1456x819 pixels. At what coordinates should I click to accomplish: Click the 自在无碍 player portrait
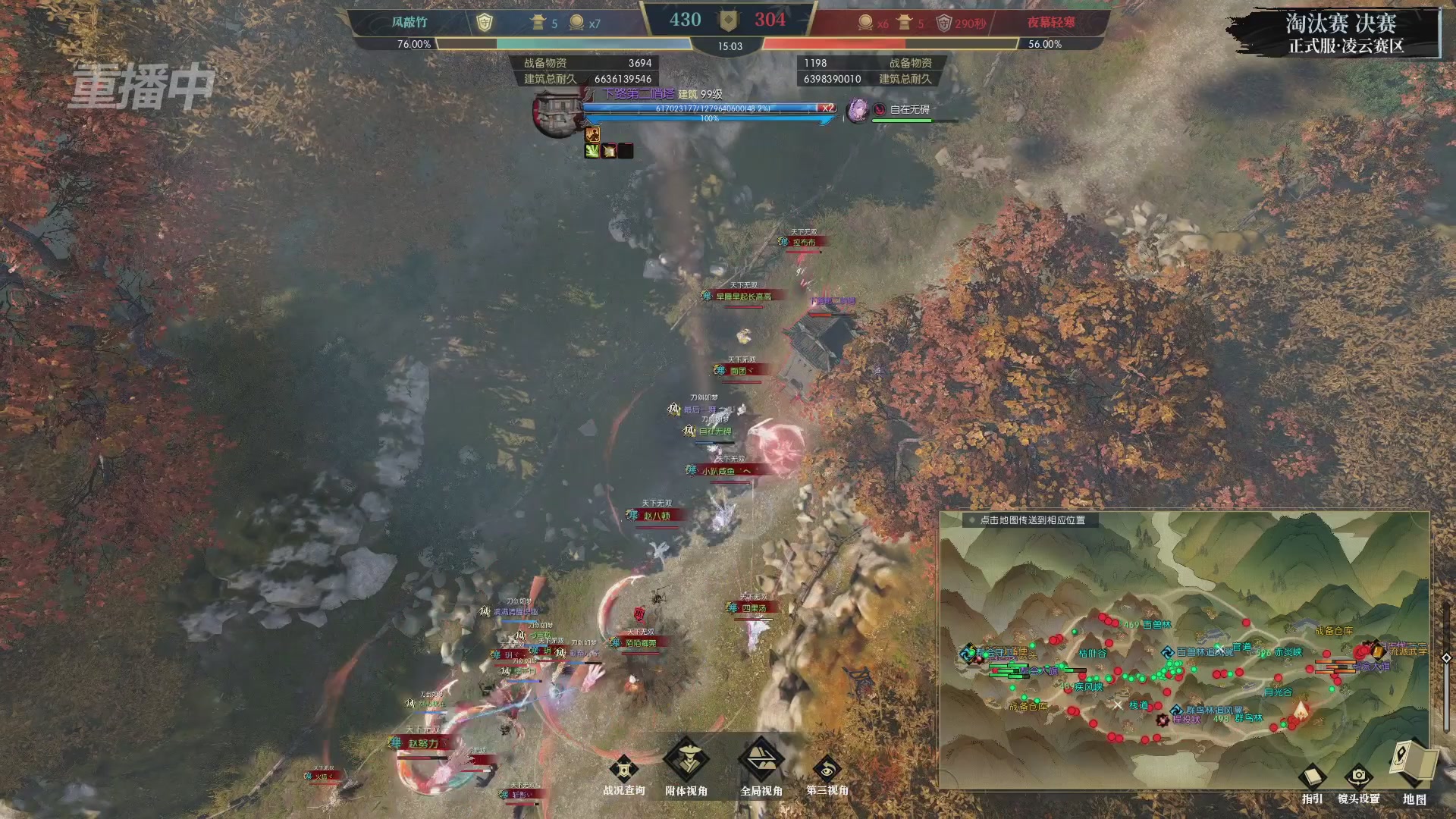(x=858, y=110)
